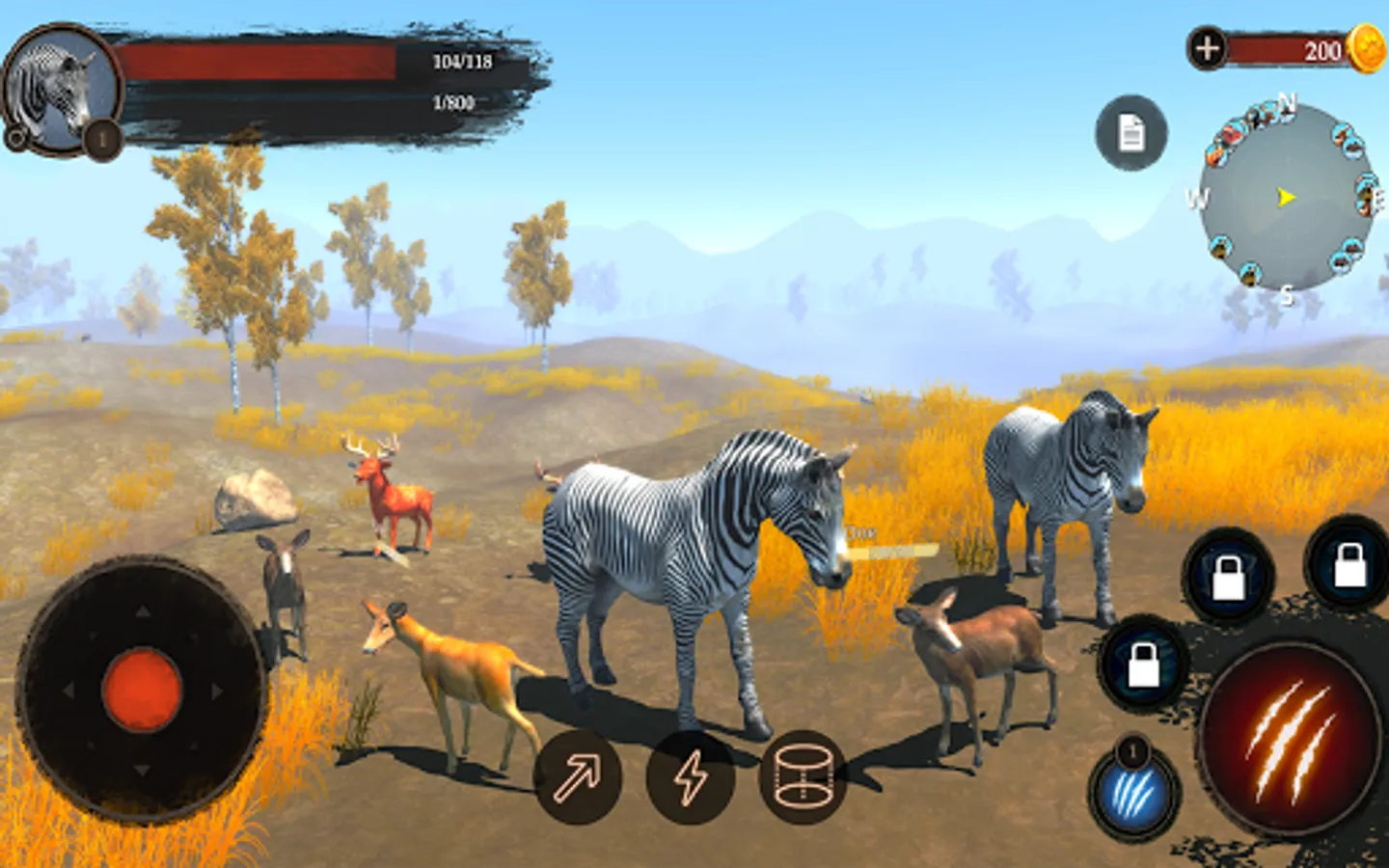Open the circular compass minimap

point(1286,198)
